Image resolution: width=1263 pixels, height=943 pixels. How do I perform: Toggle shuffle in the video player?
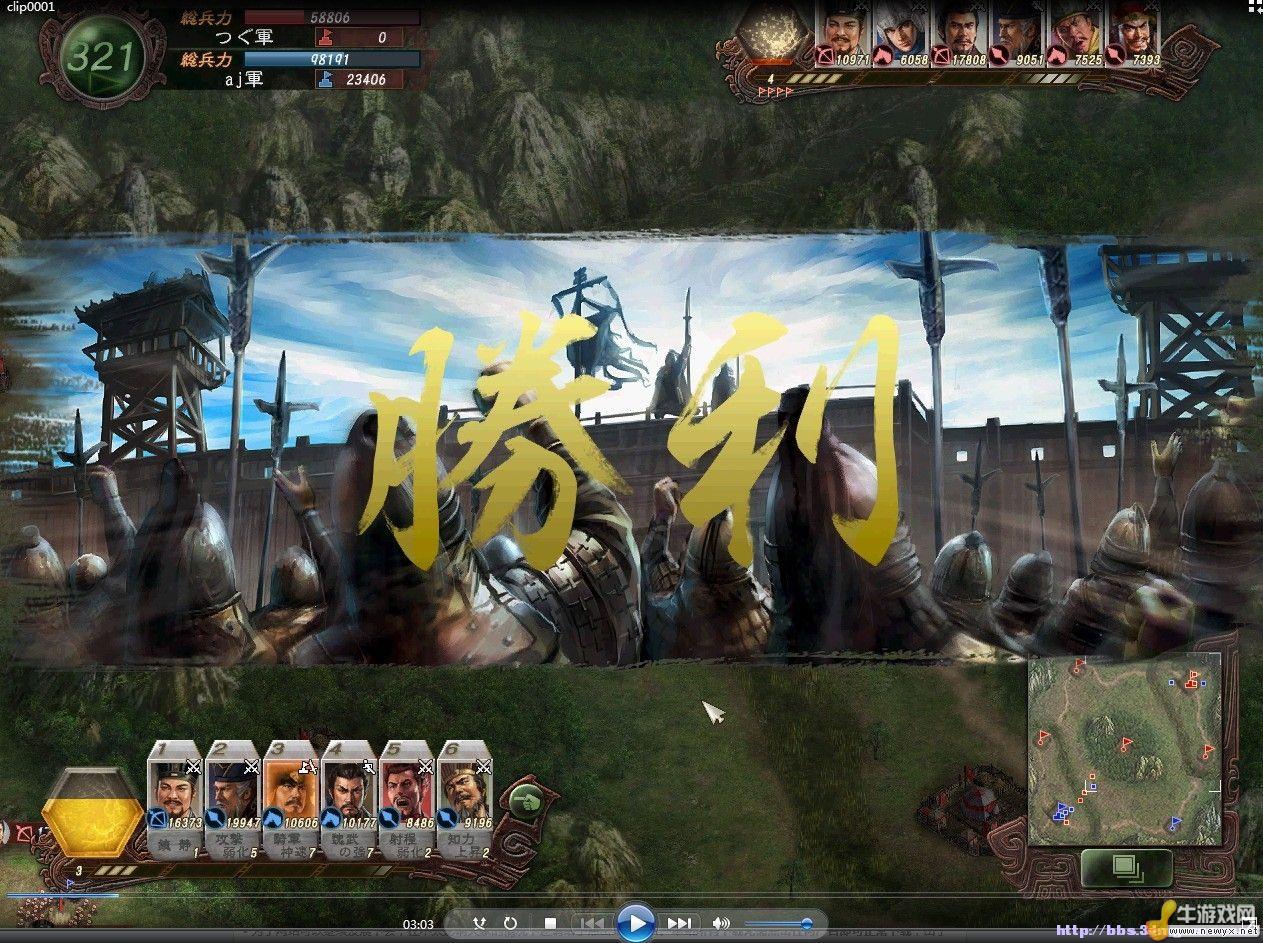pos(480,923)
